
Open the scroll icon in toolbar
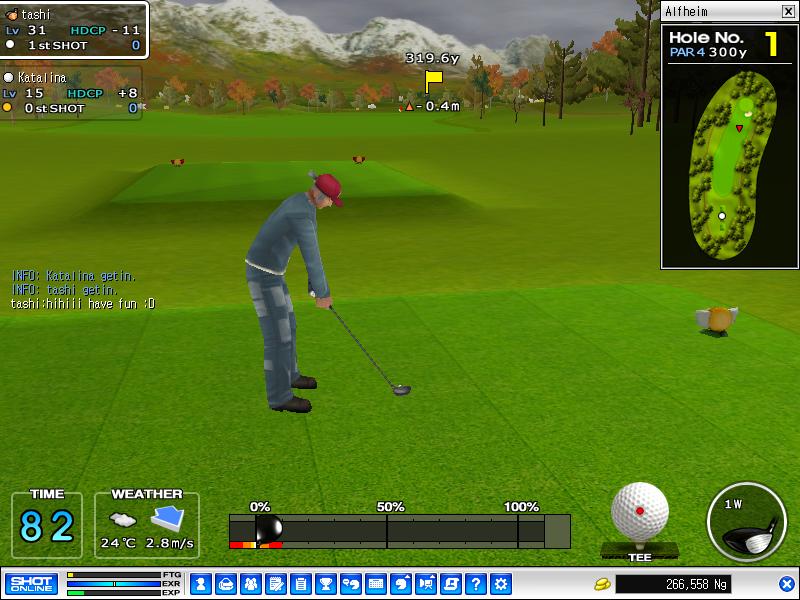(451, 583)
